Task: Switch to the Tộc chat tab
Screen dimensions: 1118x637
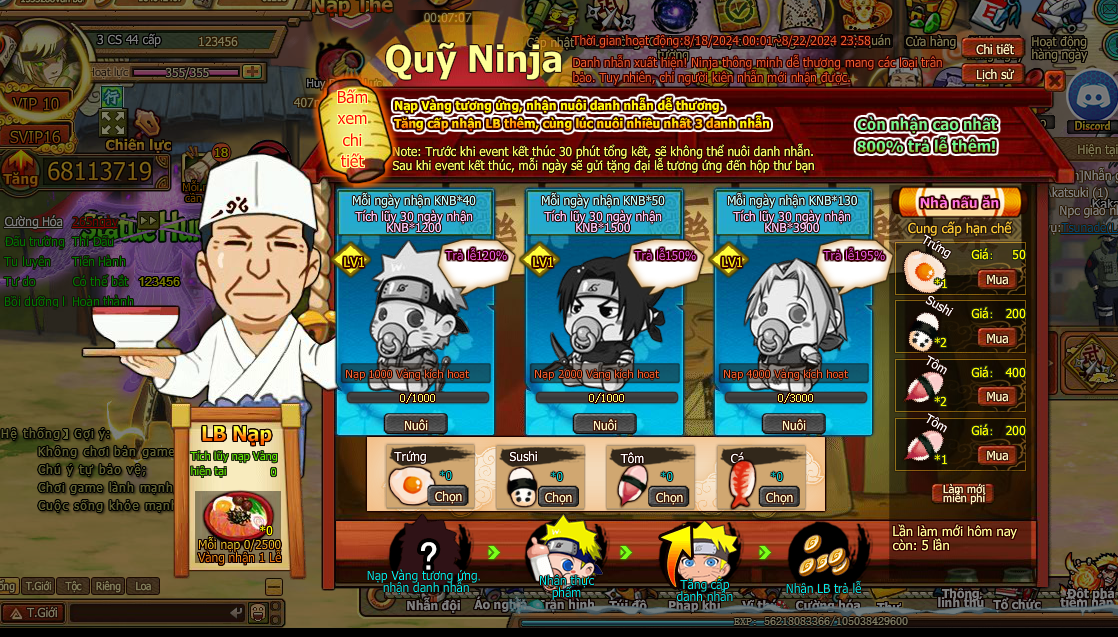Action: (73, 586)
